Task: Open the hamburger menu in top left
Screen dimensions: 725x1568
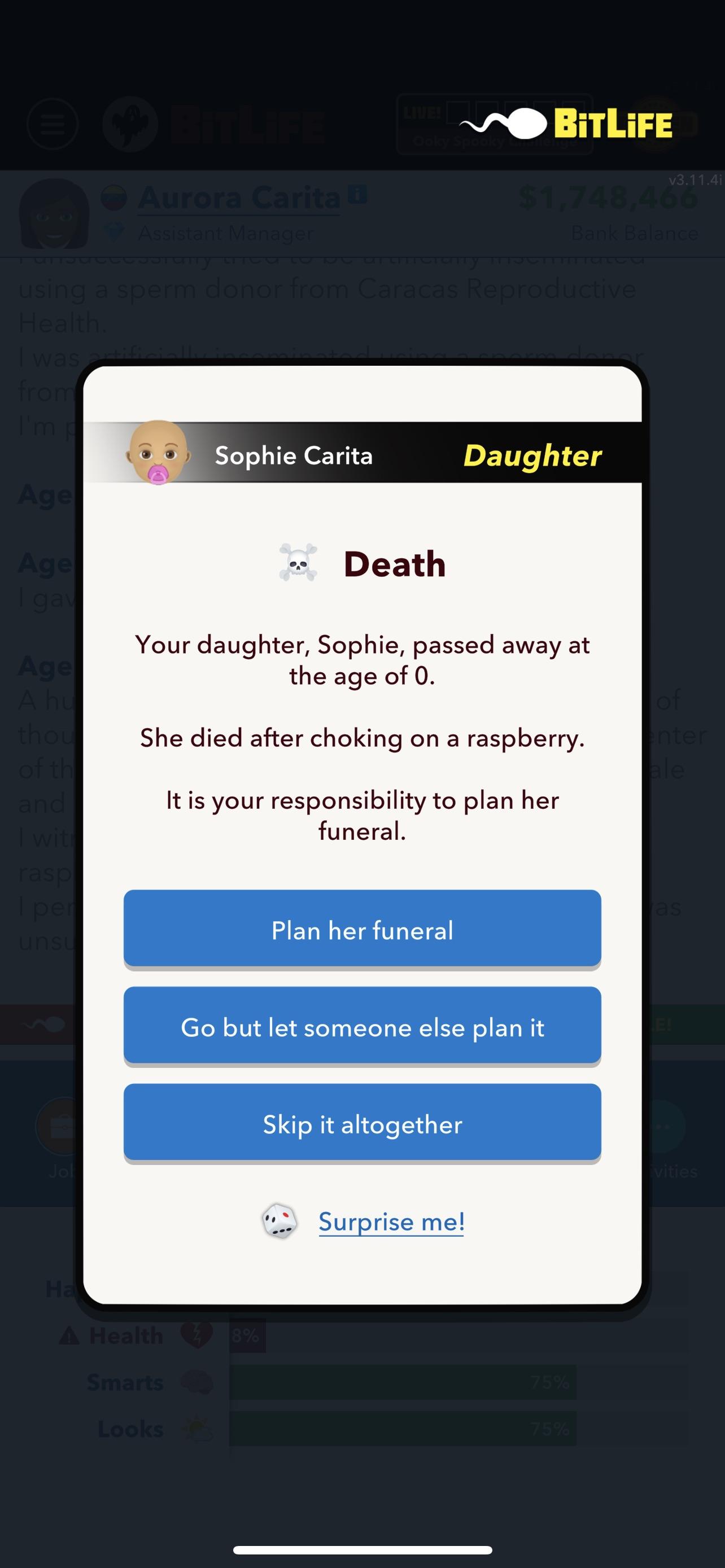Action: [54, 124]
